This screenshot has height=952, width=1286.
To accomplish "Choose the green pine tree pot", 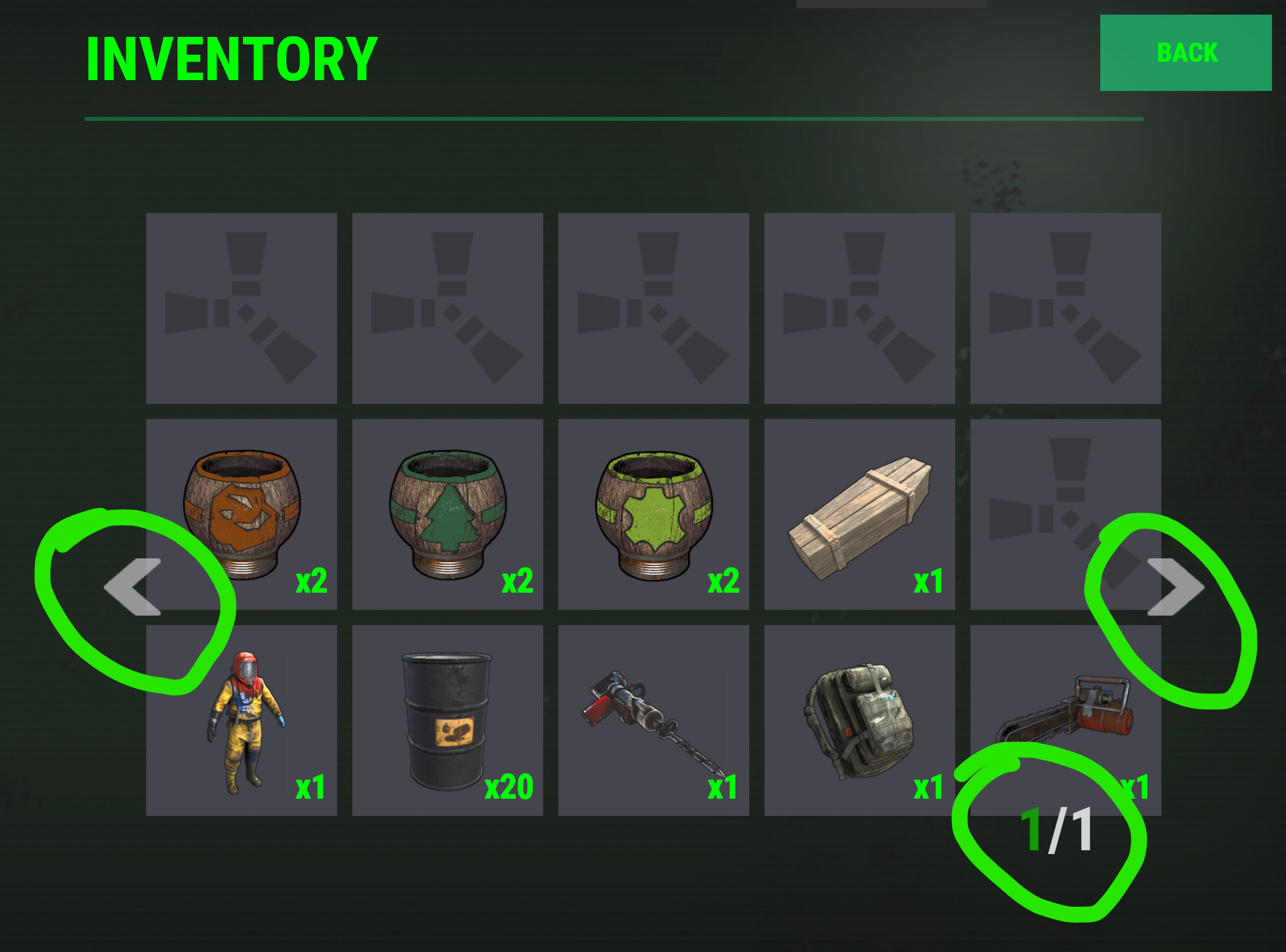I will tap(448, 514).
